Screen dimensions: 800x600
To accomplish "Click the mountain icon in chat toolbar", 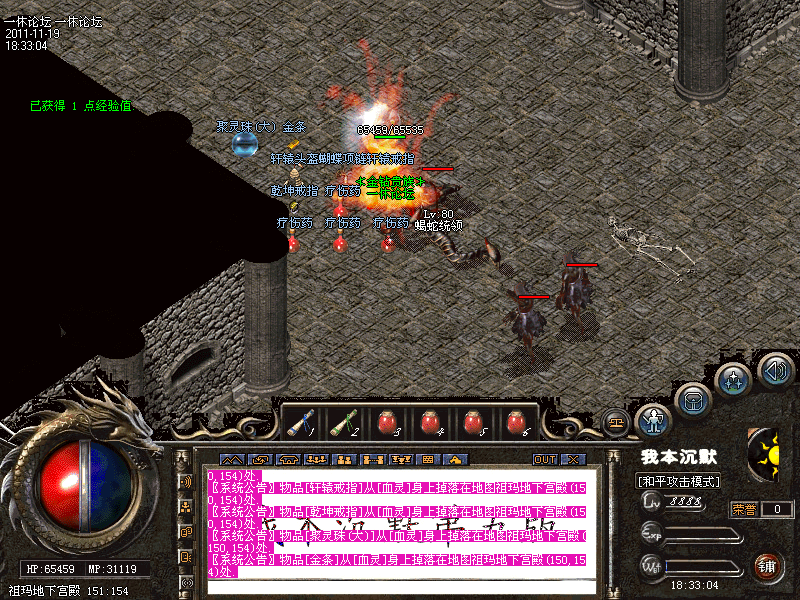I will tap(232, 459).
